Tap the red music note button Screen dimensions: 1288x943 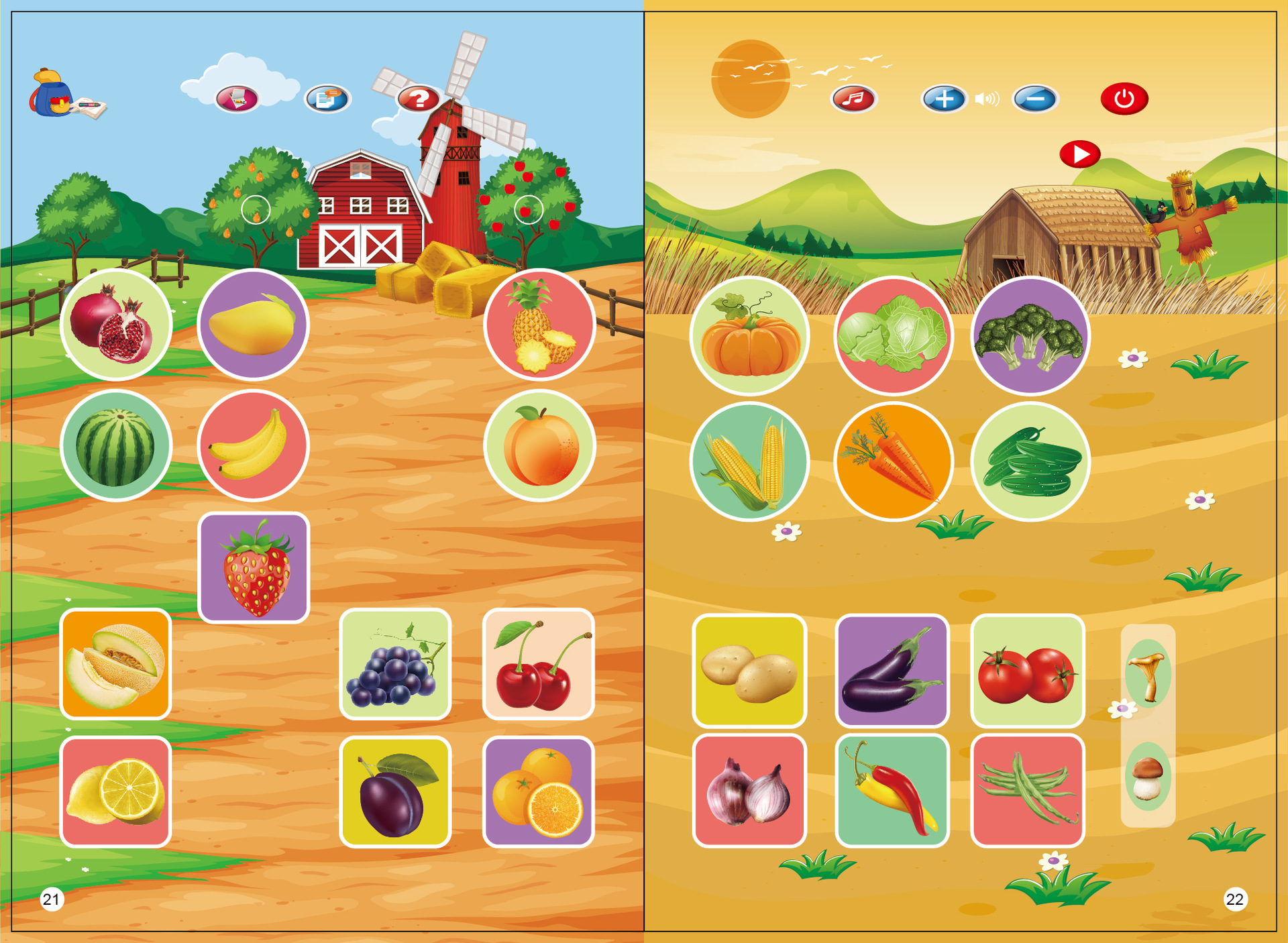point(853,99)
